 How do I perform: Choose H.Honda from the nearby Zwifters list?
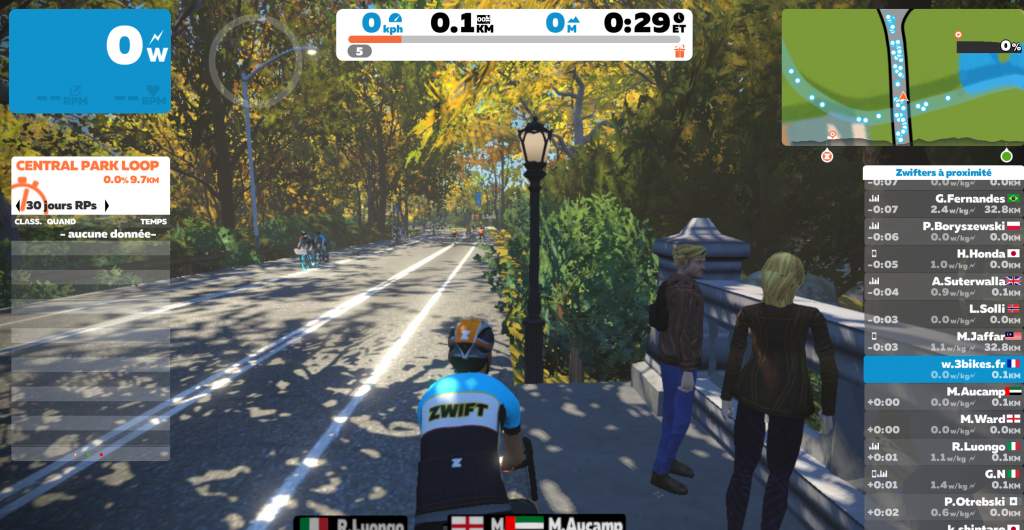(x=942, y=259)
